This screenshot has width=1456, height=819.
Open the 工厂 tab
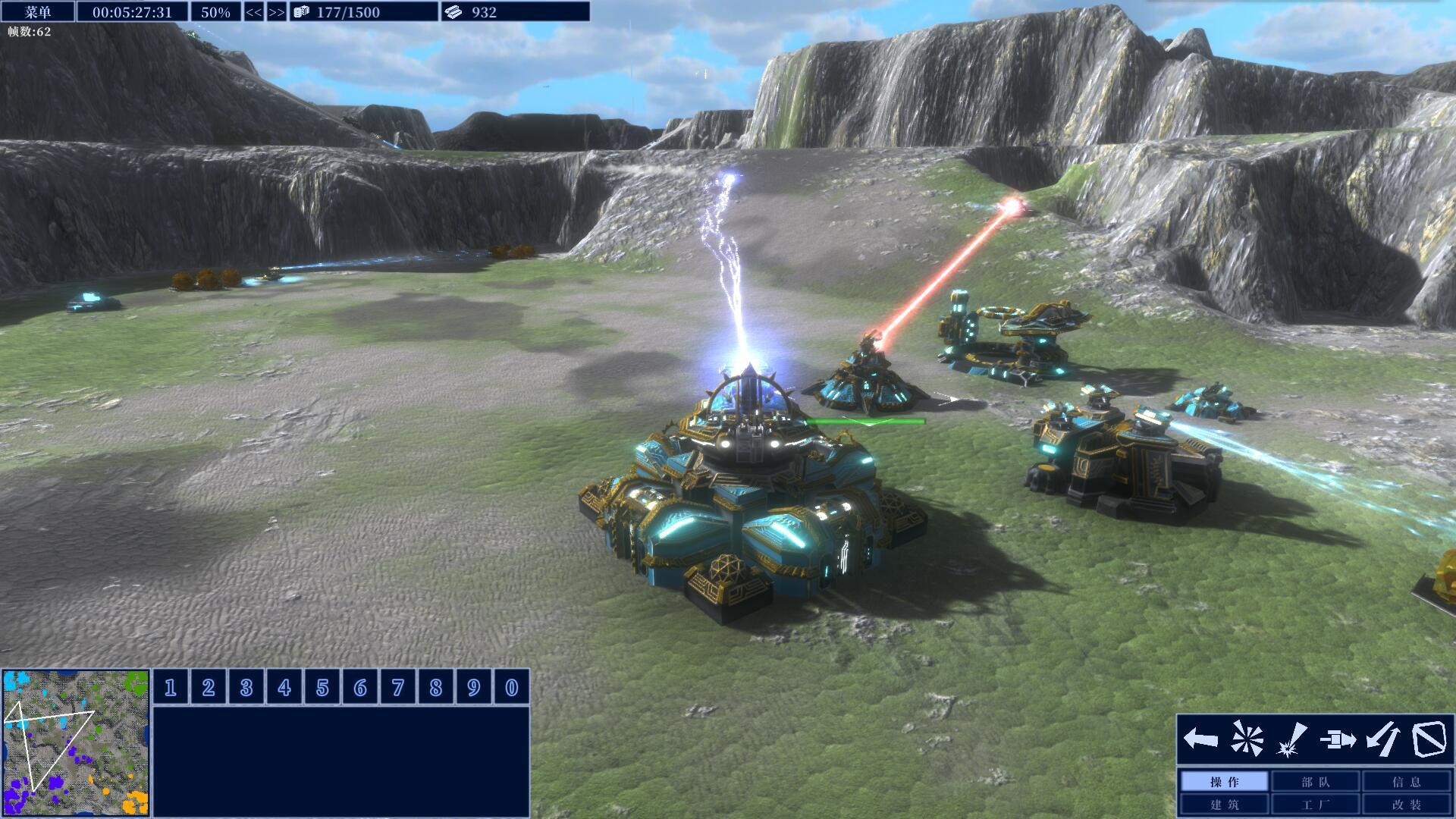[x=1316, y=805]
